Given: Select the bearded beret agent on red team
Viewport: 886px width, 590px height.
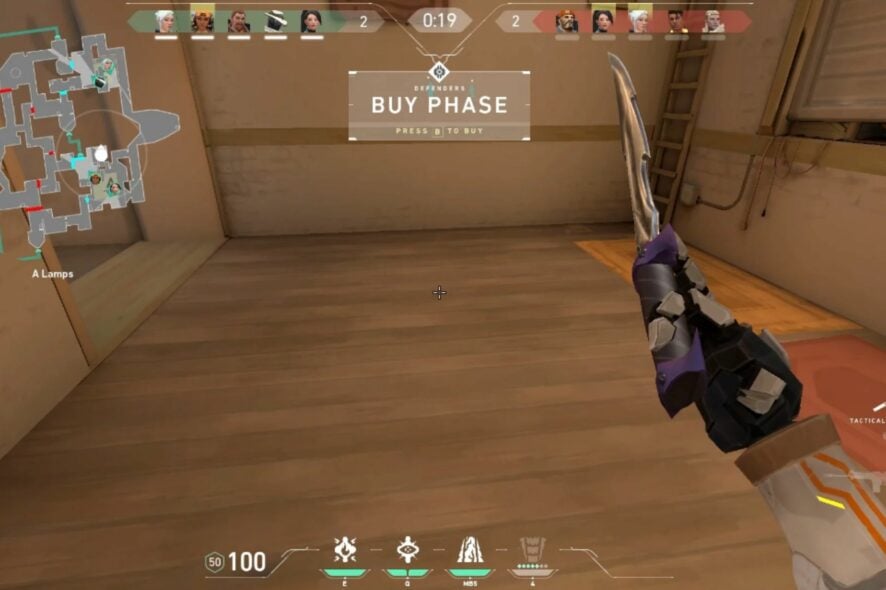Looking at the screenshot, I should pos(567,21).
